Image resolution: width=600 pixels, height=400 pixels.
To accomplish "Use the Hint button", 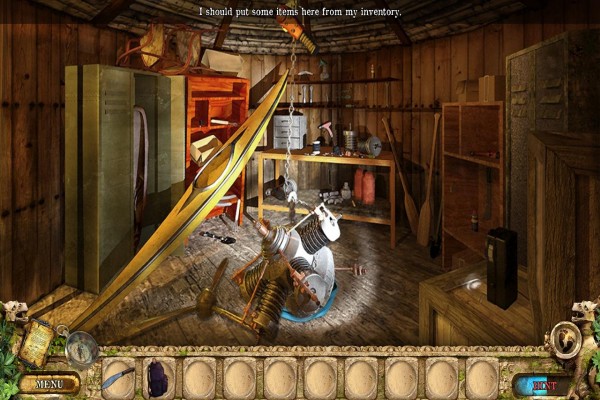I will [x=544, y=383].
